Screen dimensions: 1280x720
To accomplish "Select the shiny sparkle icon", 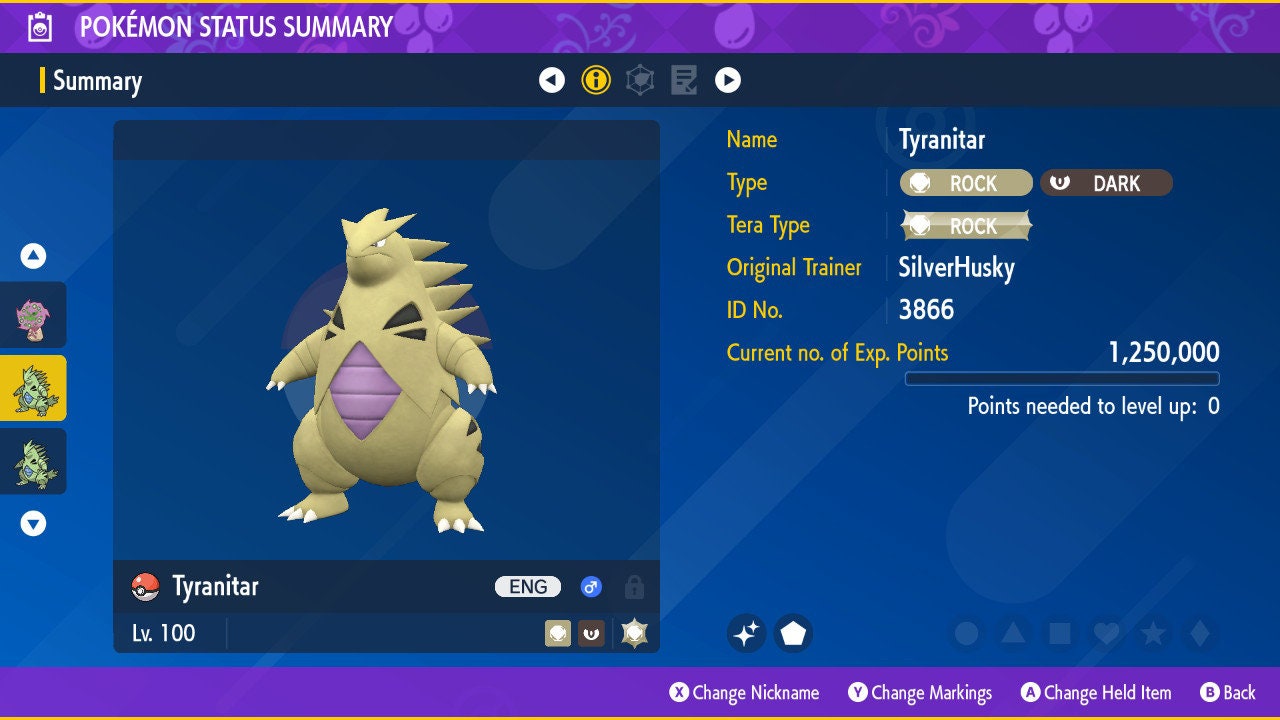I will [746, 633].
